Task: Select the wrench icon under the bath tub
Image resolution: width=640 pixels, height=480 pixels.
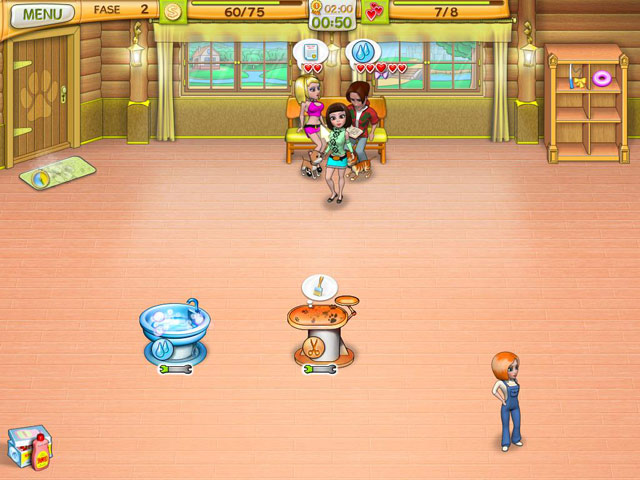Action: tap(173, 368)
